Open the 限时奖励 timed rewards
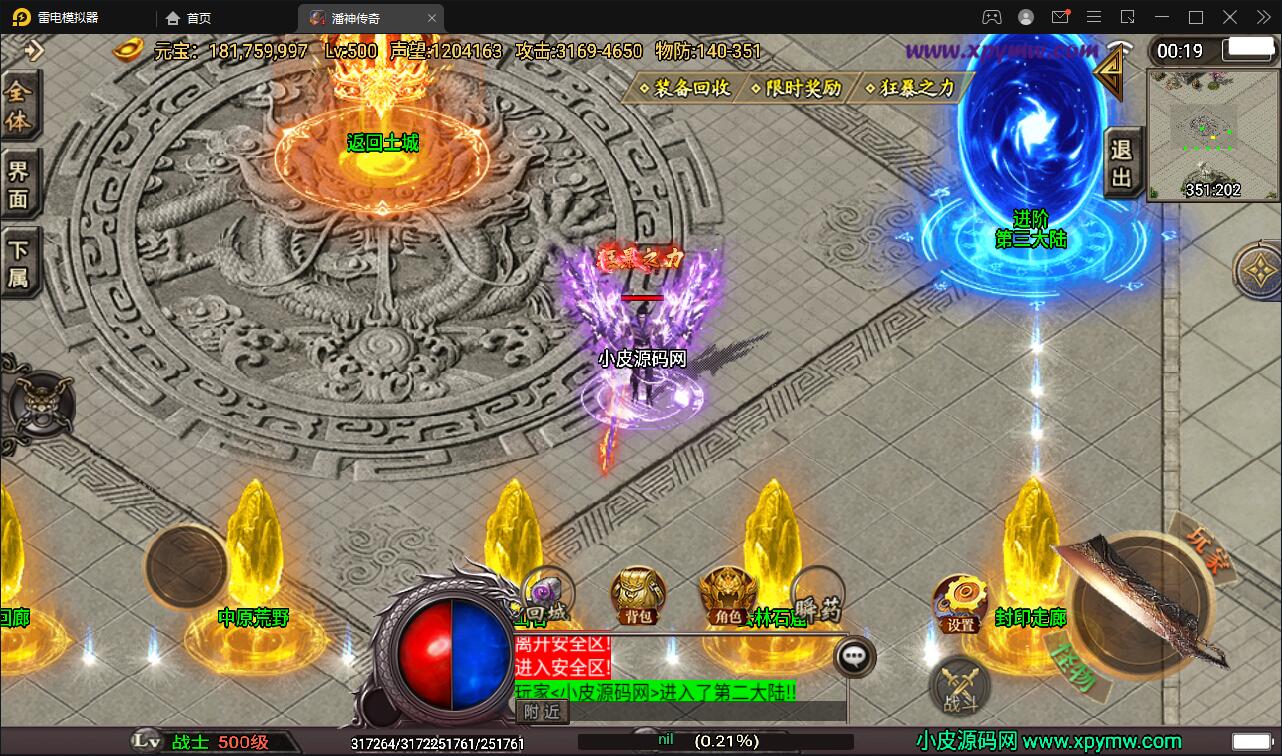The image size is (1282, 756). tap(796, 88)
